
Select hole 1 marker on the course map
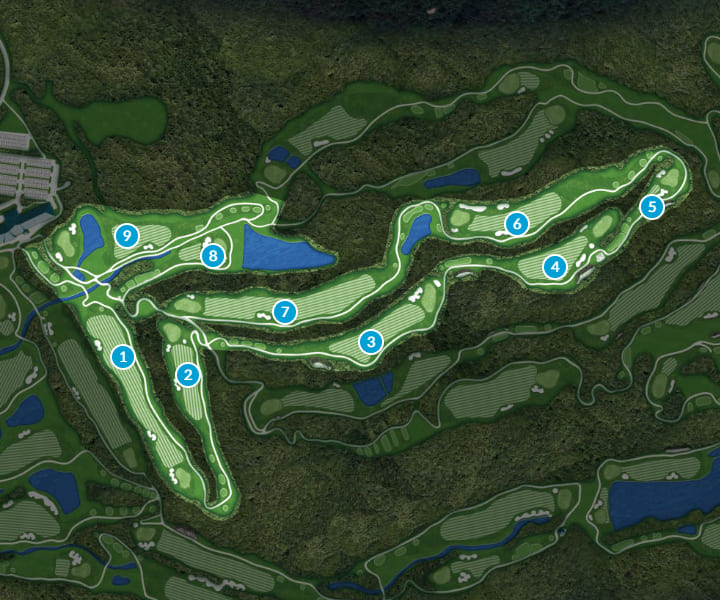[123, 356]
